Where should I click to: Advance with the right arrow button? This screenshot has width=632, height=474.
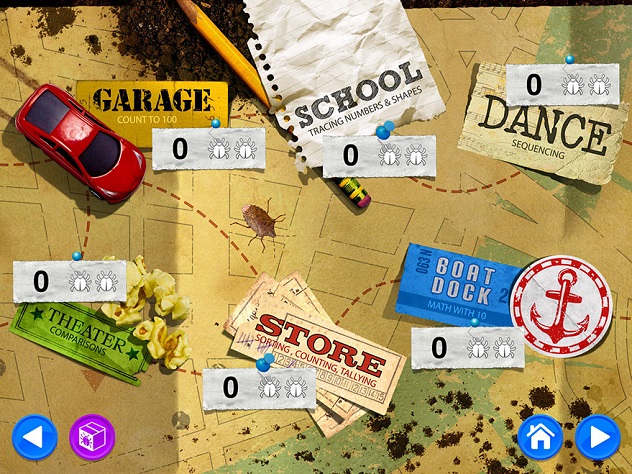[598, 437]
